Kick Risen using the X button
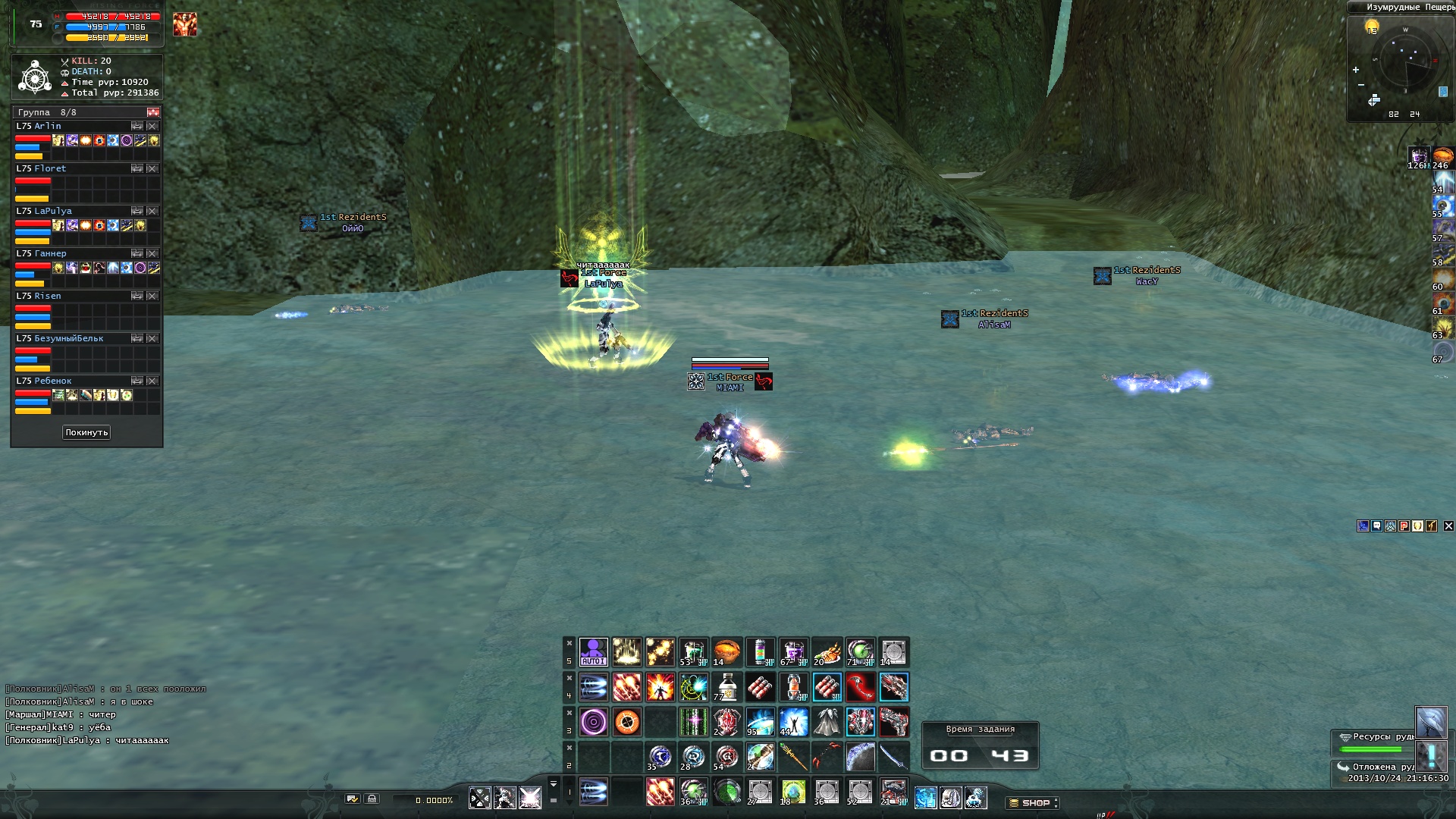Image resolution: width=1456 pixels, height=819 pixels. [x=152, y=296]
